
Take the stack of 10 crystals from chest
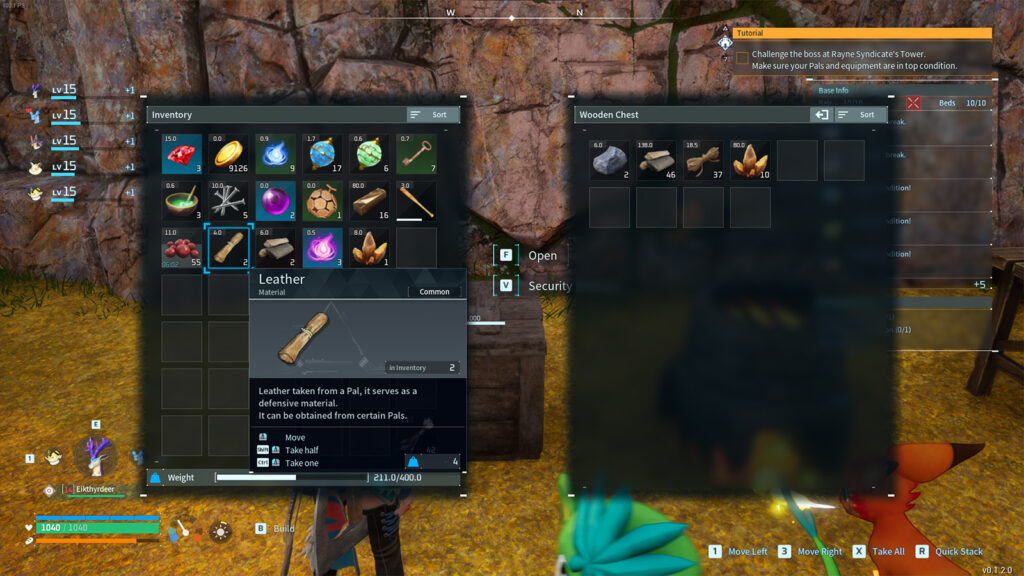(750, 160)
